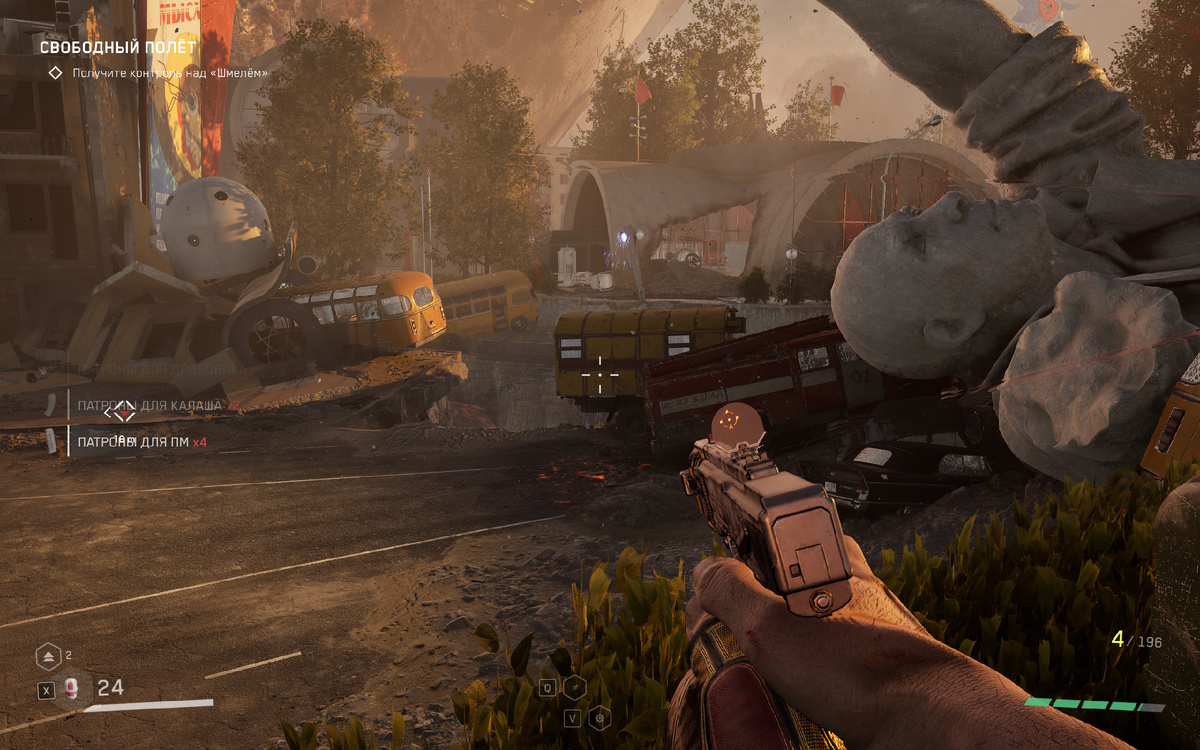Viewport: 1200px width, 750px height.
Task: Click the hexagon icon with upward arrows
Action: pyautogui.click(x=48, y=657)
